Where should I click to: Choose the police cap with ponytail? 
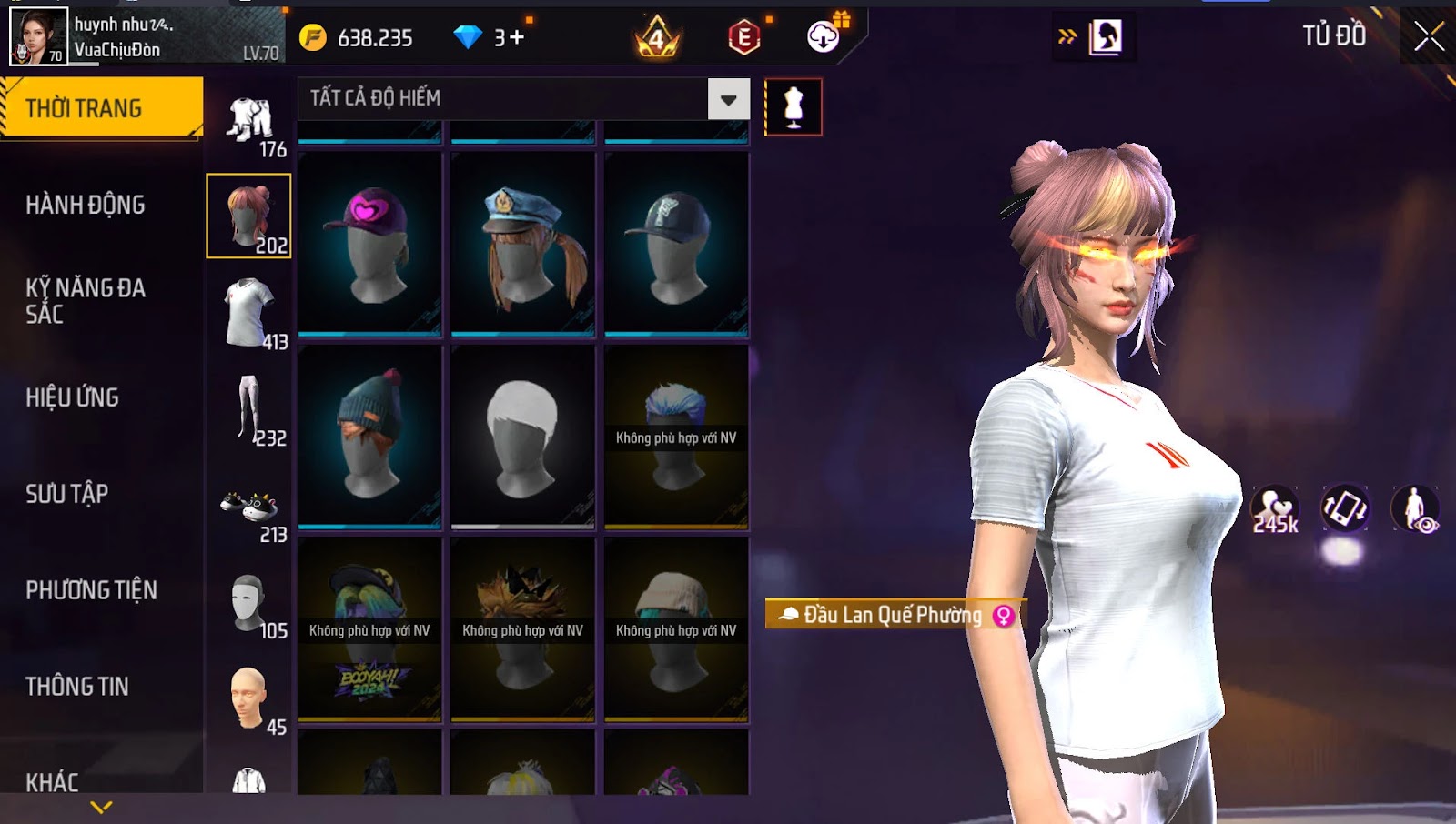click(x=522, y=243)
